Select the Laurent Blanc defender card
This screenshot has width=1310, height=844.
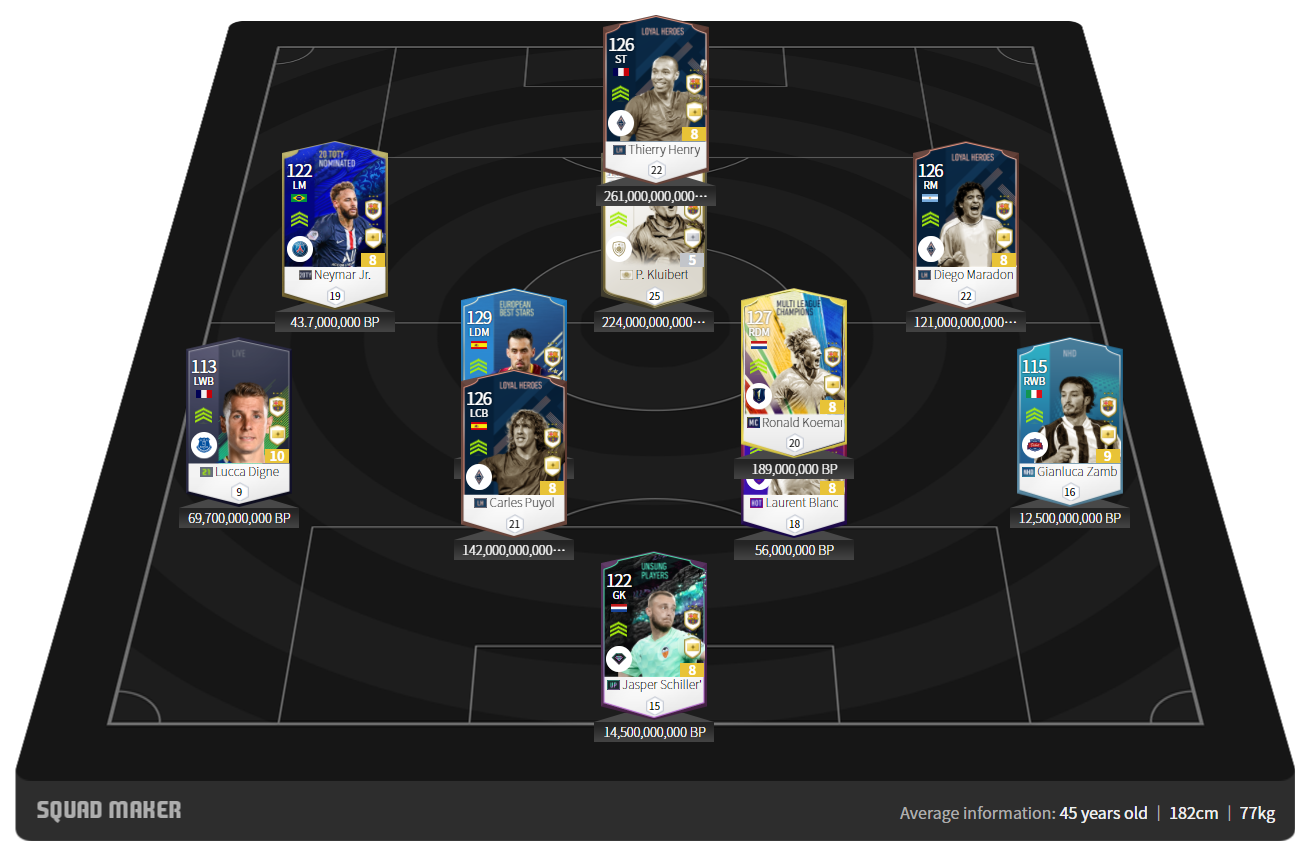point(795,503)
